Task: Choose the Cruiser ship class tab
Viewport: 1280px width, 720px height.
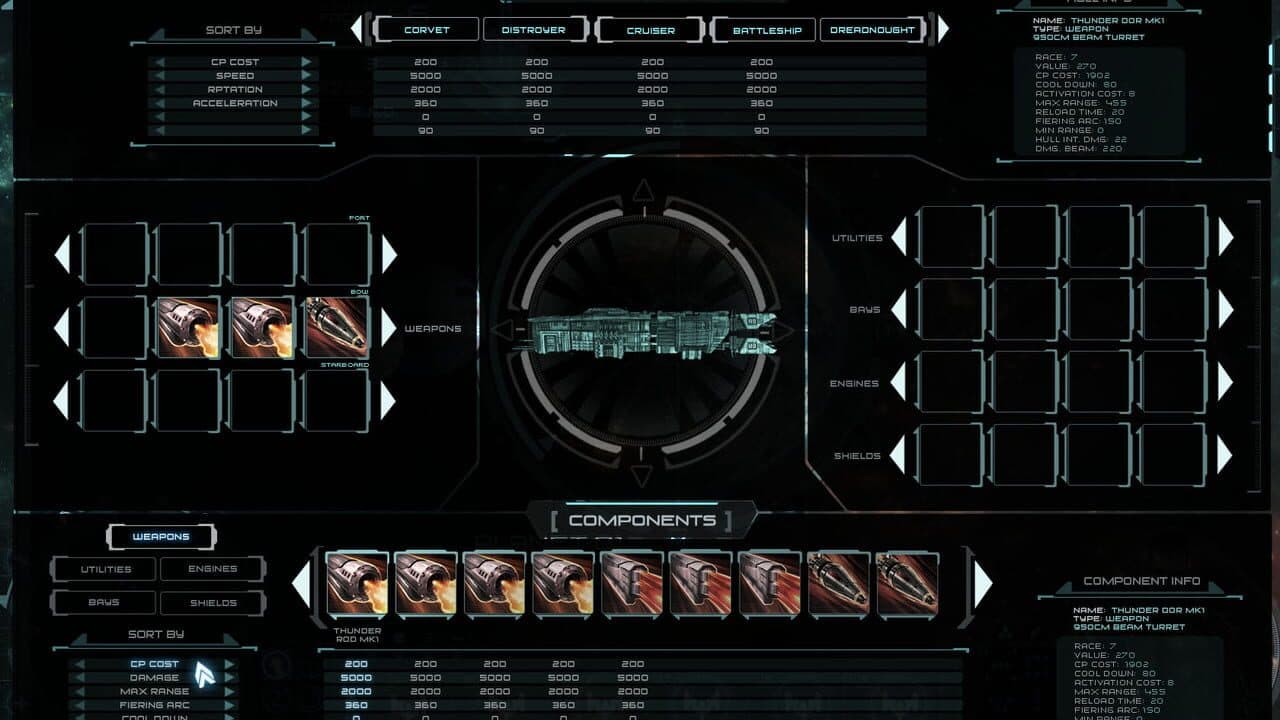Action: point(650,30)
